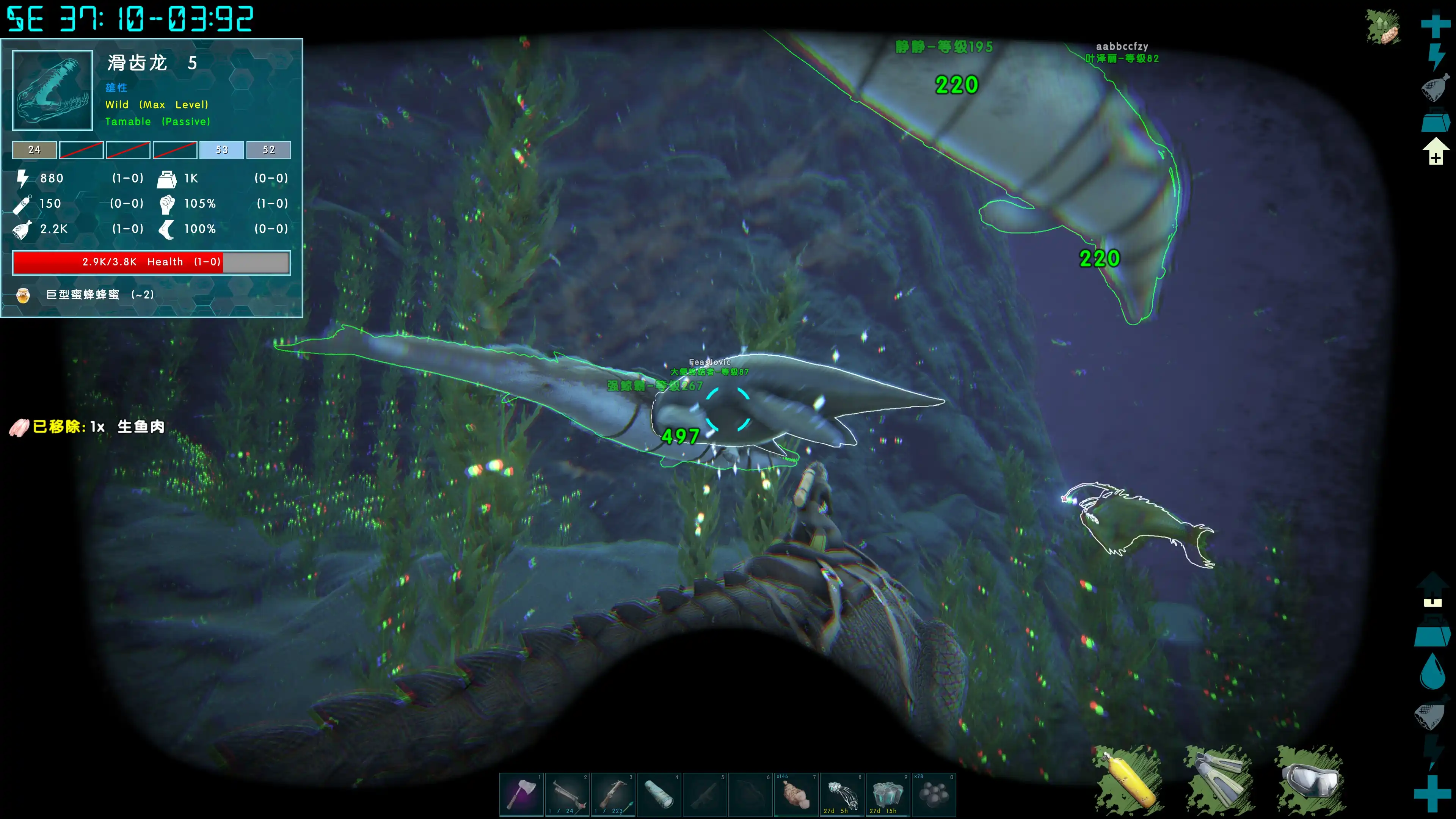1456x819 pixels.
Task: Equip the harpoon launcher showing 1/24 ammo
Action: click(568, 794)
